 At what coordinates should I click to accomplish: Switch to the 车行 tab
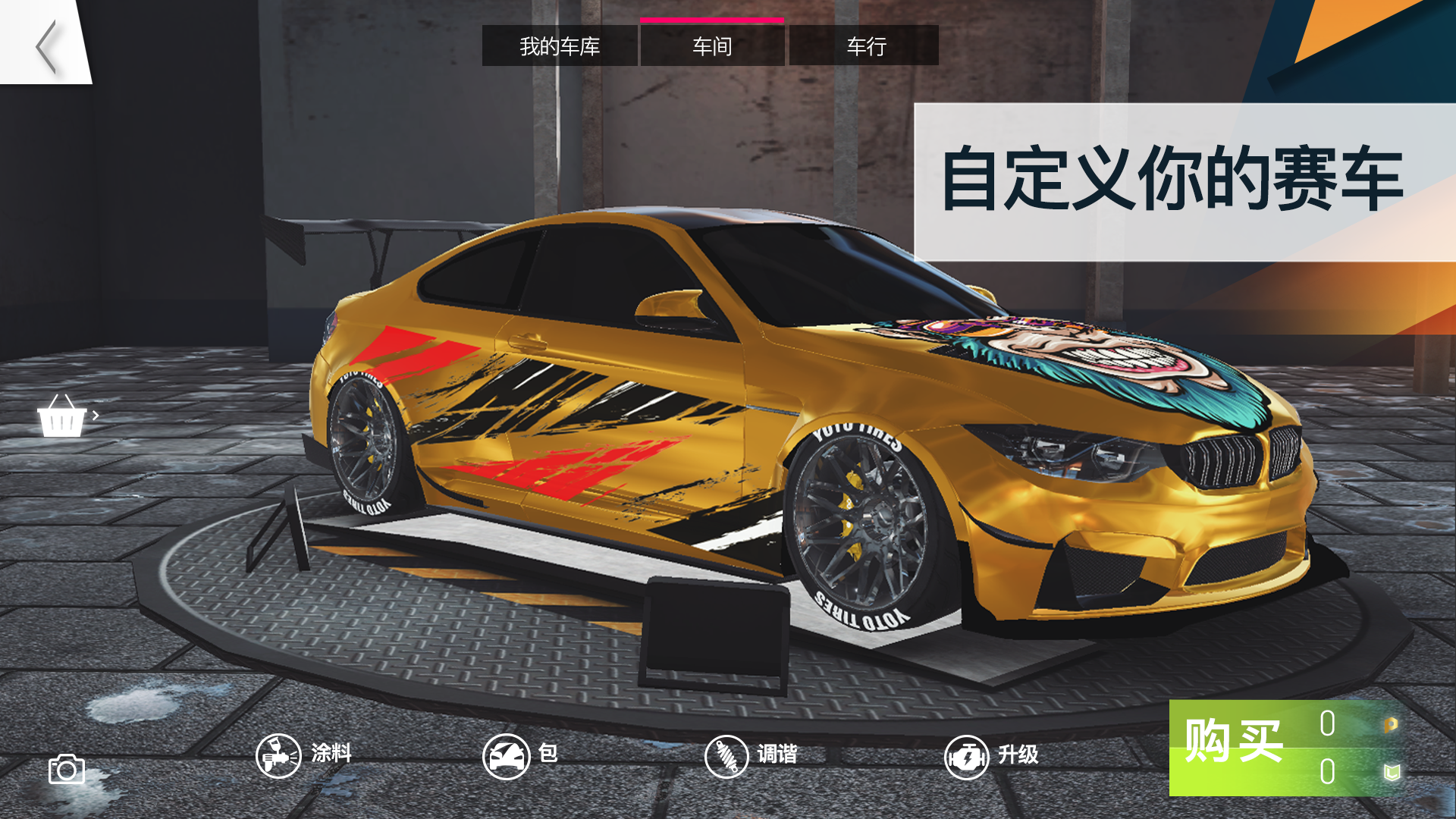pyautogui.click(x=863, y=46)
